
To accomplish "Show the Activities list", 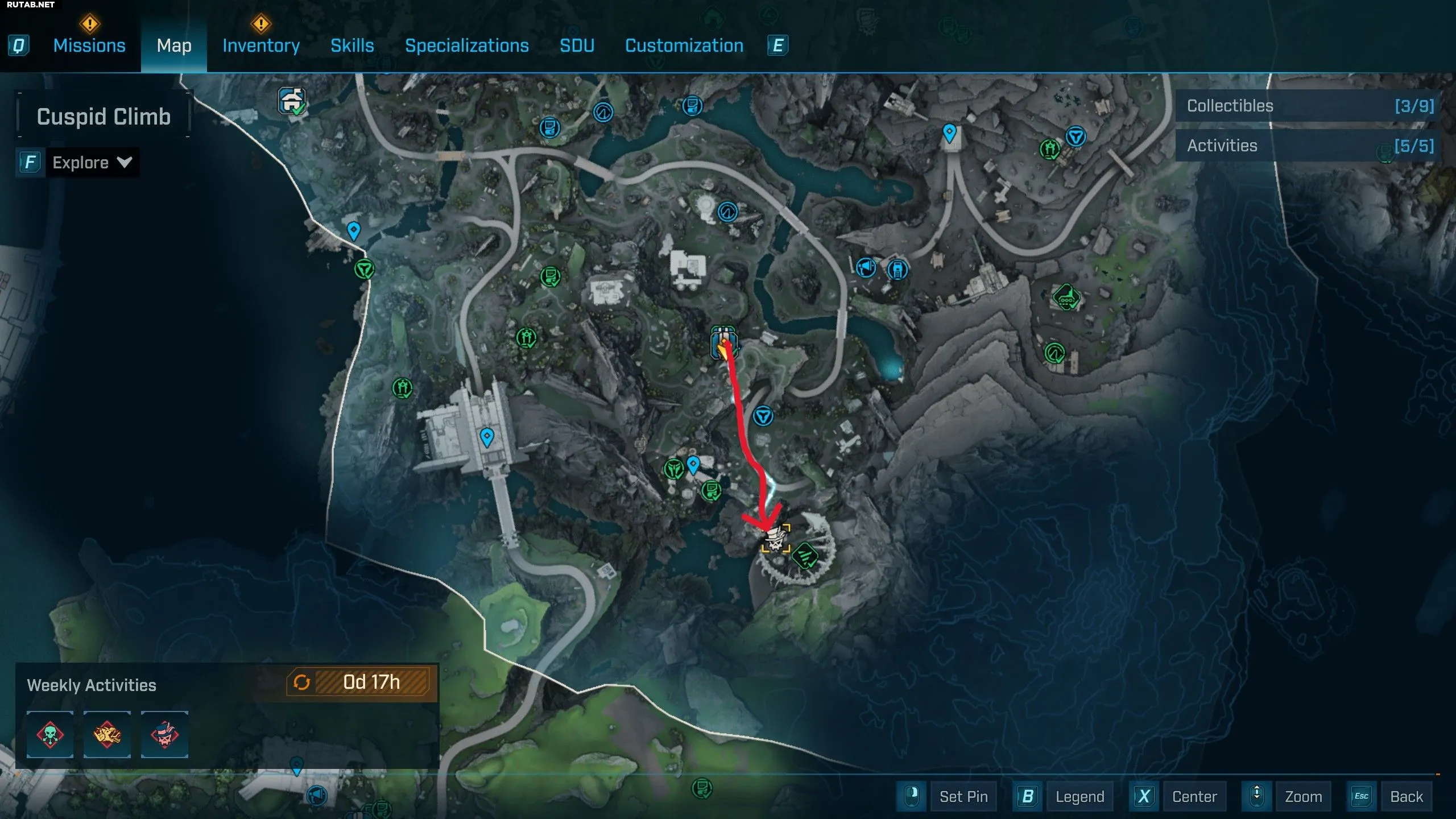I will point(1309,146).
